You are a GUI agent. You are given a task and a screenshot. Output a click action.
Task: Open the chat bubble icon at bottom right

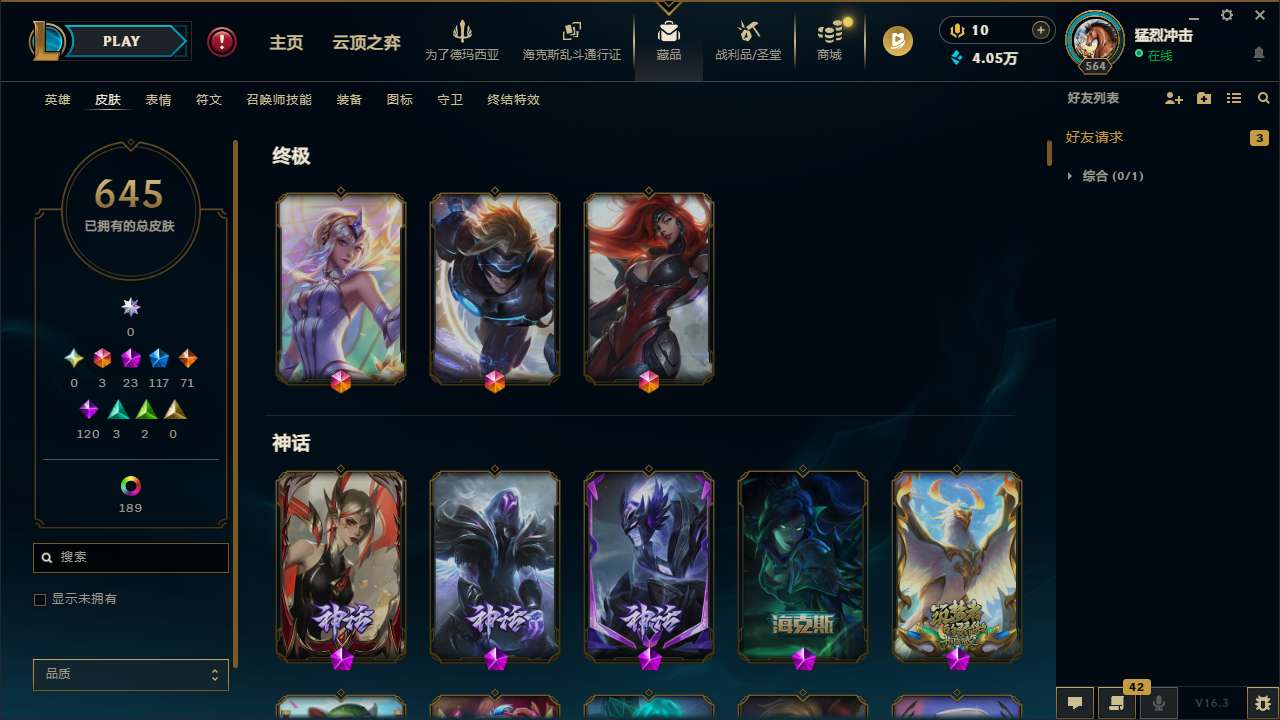(1074, 703)
